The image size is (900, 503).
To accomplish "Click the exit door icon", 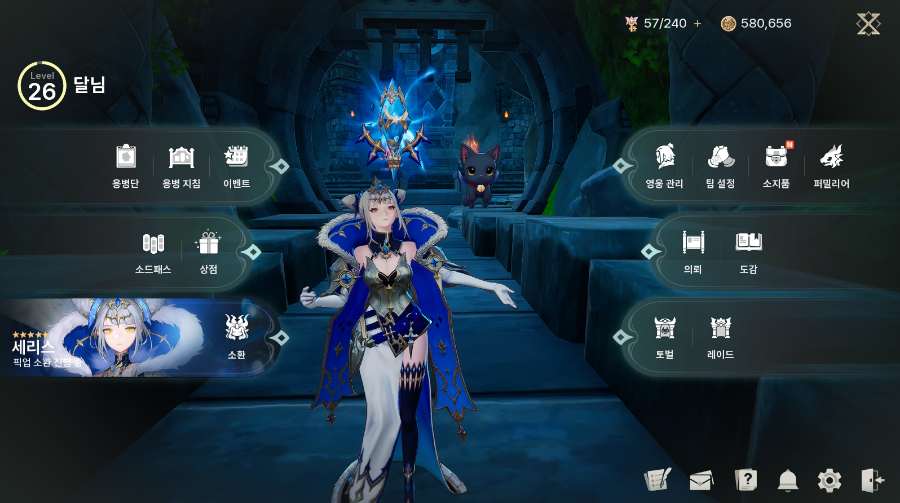I will [x=872, y=480].
